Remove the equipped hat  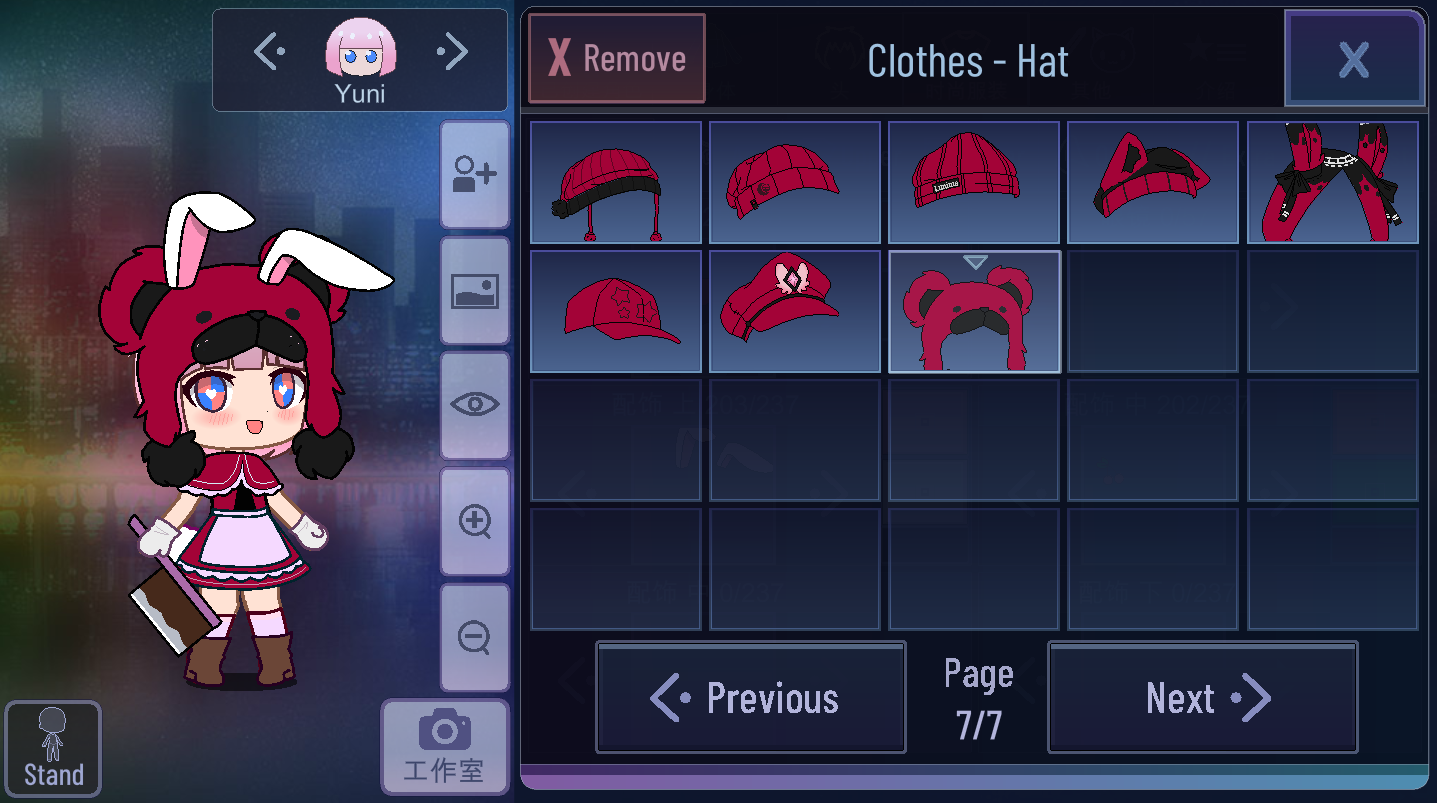[616, 59]
